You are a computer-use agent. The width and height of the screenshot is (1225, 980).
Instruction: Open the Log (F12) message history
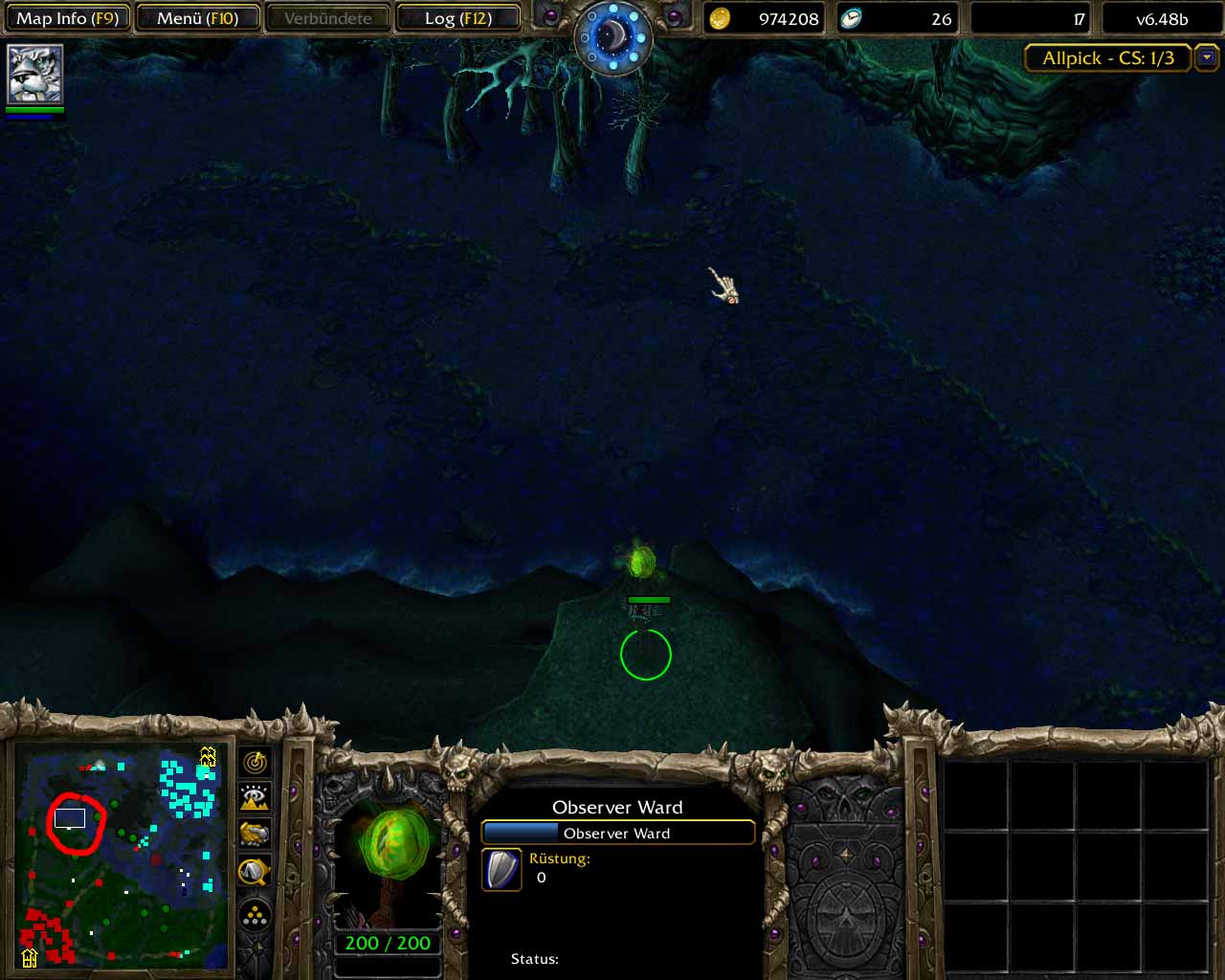pos(457,18)
